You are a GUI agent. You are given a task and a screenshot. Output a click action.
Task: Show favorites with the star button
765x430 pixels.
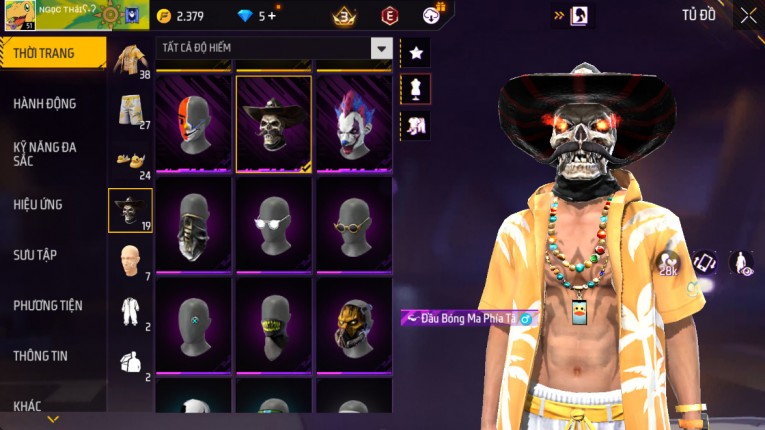(x=416, y=53)
